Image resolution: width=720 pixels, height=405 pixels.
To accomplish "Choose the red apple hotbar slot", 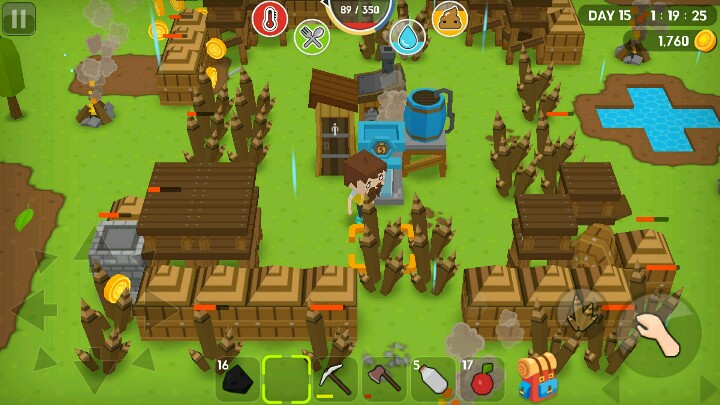I will click(481, 379).
